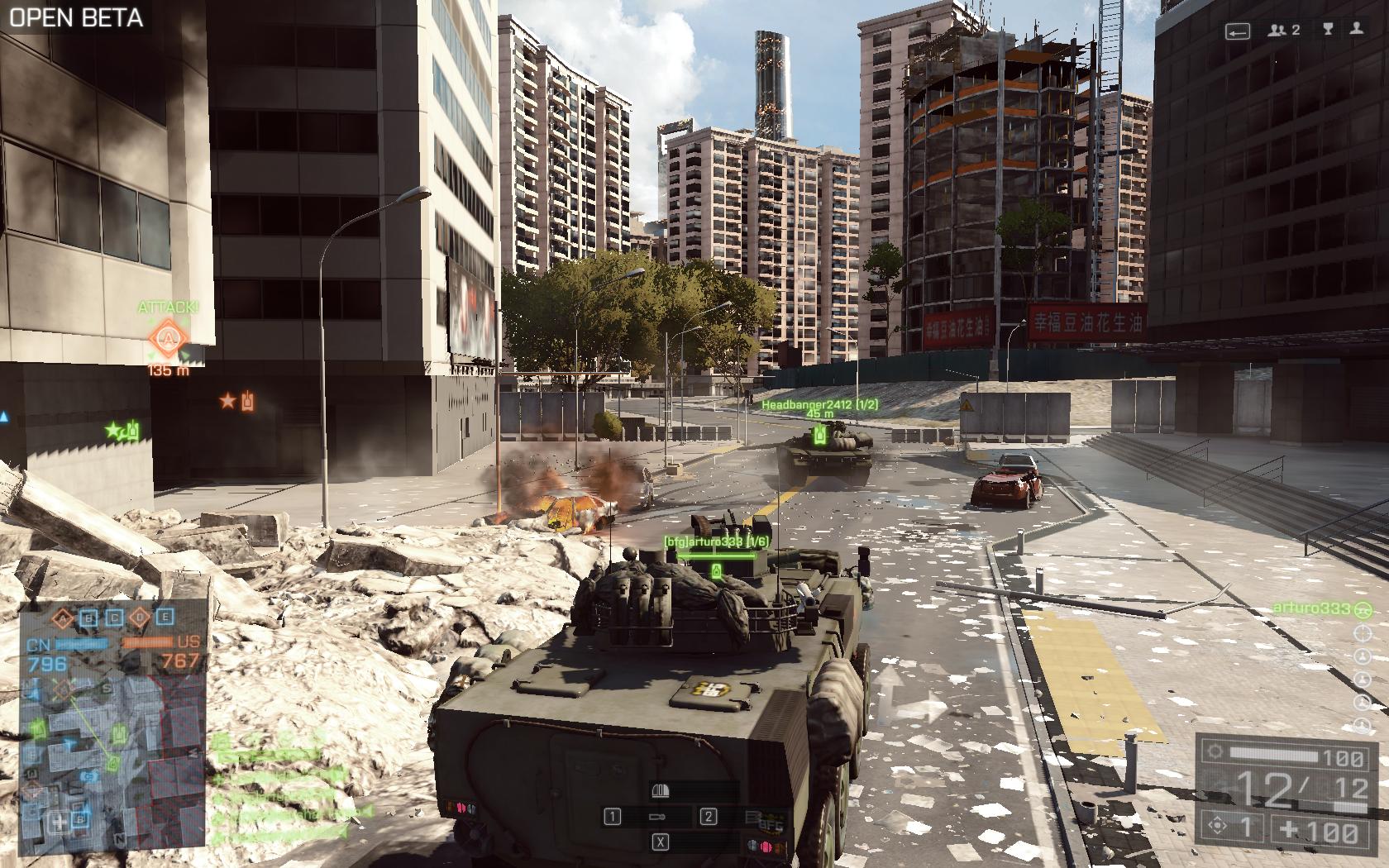Select capture point B flag indicator
1389x868 pixels.
click(89, 618)
